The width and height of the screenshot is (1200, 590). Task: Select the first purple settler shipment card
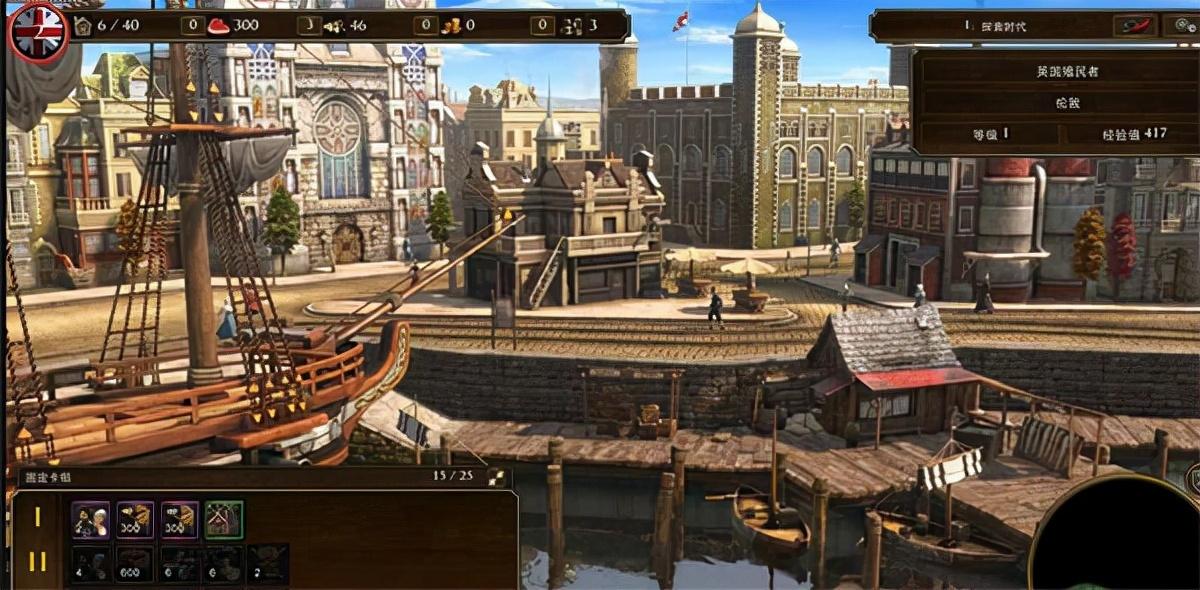(90, 519)
